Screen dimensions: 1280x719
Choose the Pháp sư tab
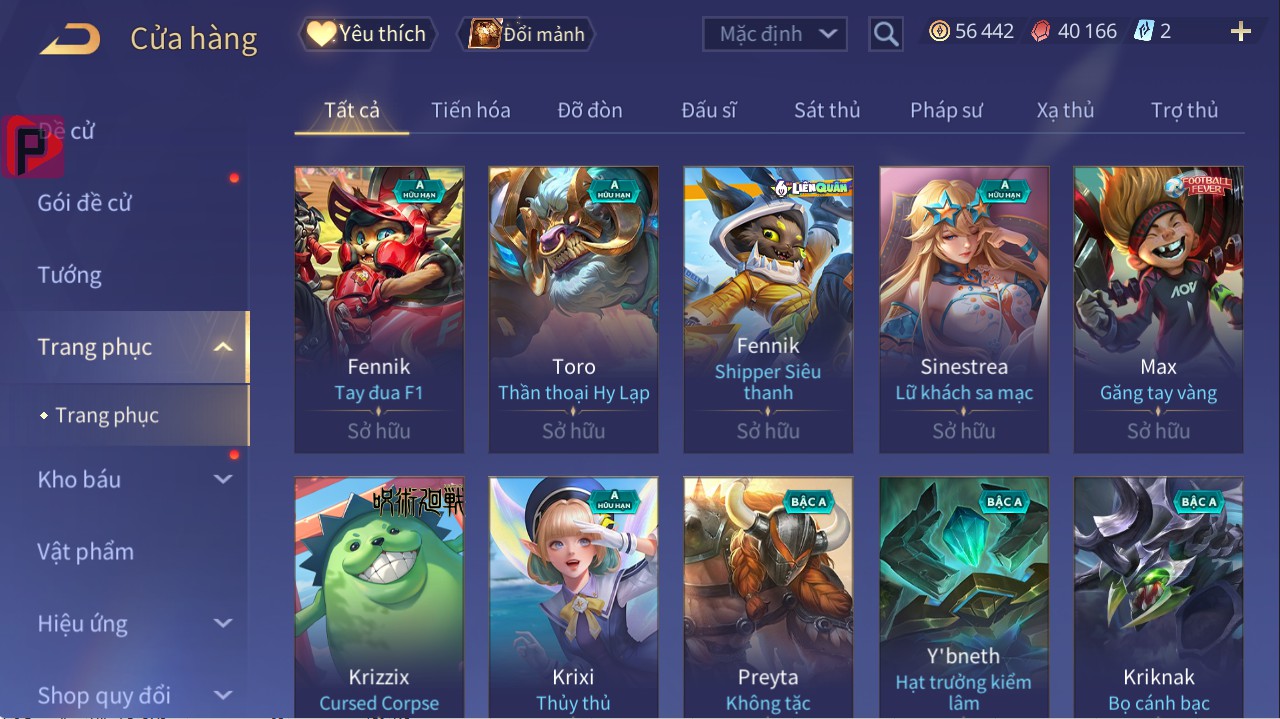[946, 110]
